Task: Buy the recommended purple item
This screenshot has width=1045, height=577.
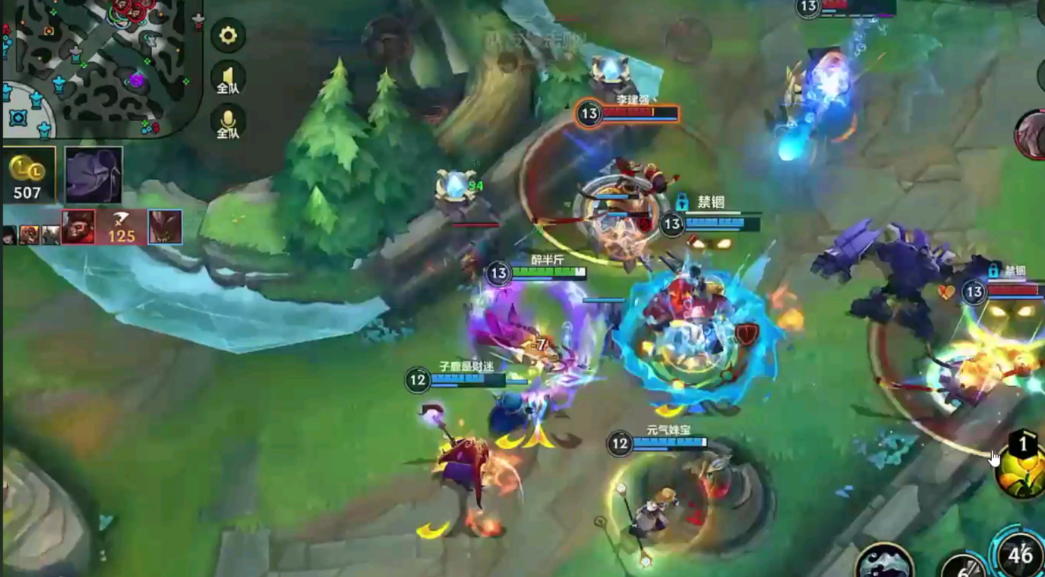Action: coord(94,175)
